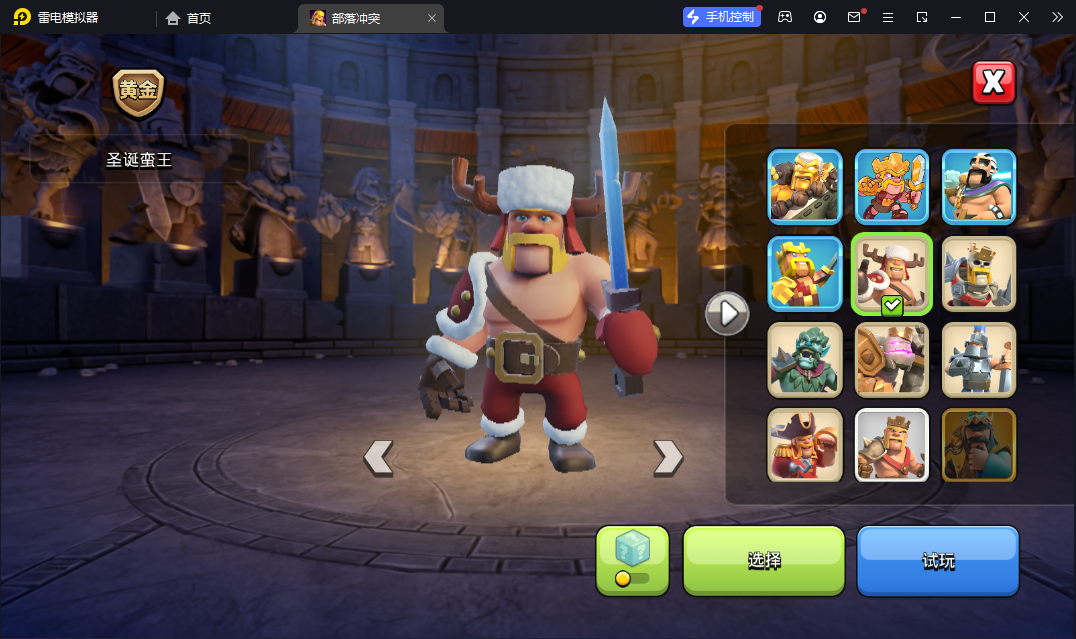The width and height of the screenshot is (1076, 639).
Task: Pick the default Barbarian King skin
Action: tap(892, 445)
